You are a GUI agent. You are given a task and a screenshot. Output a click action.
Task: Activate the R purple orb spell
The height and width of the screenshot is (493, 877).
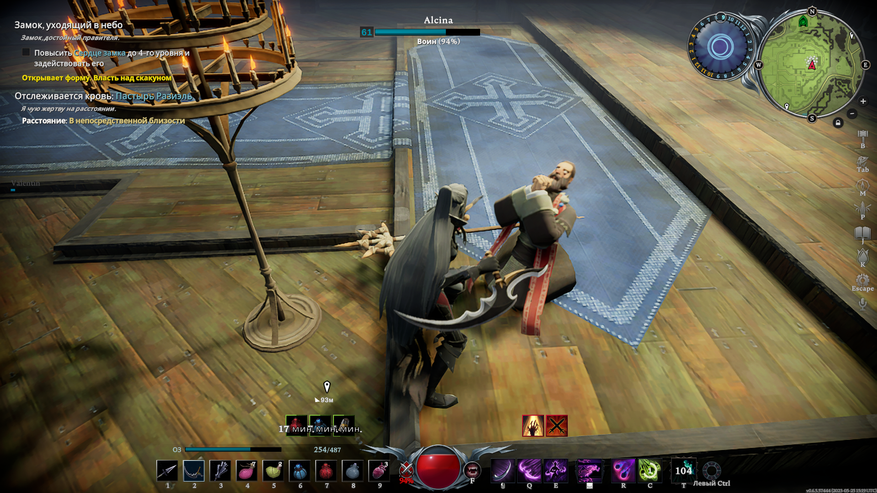pyautogui.click(x=624, y=469)
